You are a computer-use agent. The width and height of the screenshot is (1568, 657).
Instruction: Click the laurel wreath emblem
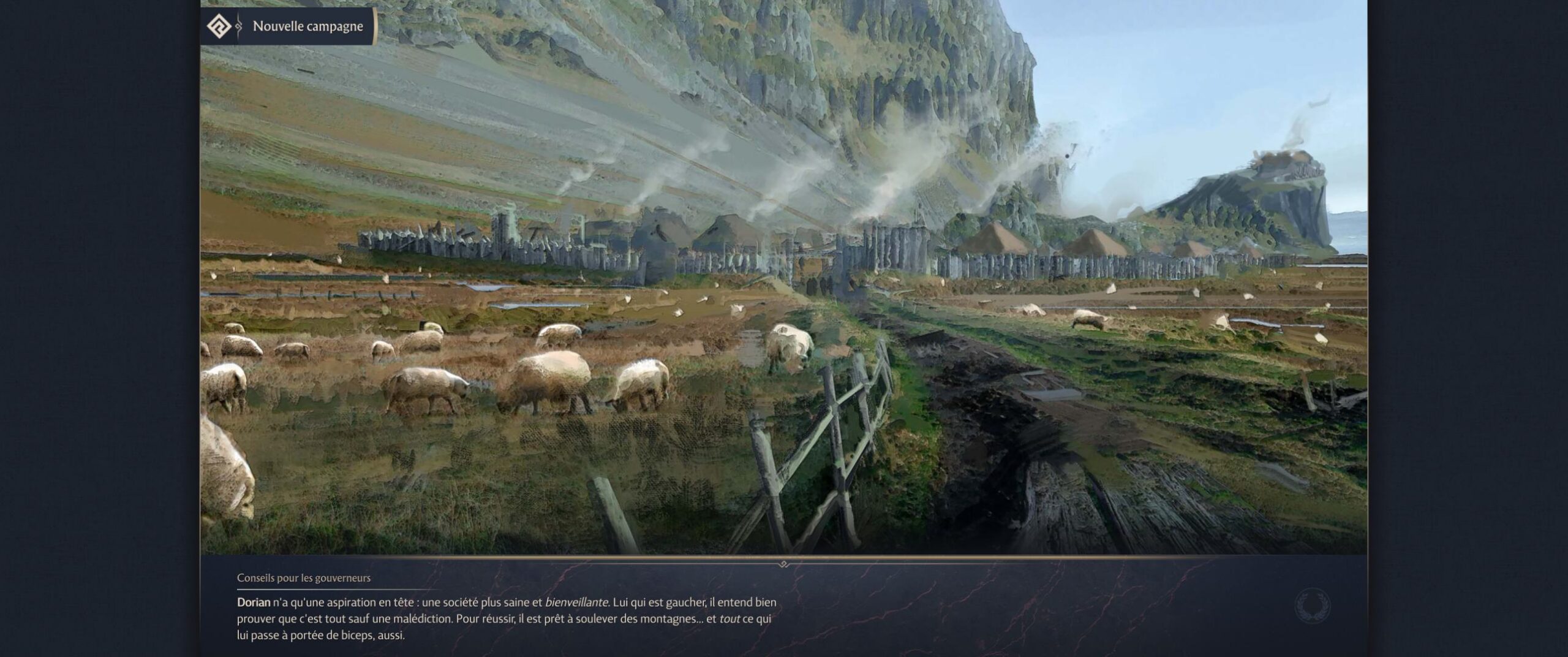1311,606
